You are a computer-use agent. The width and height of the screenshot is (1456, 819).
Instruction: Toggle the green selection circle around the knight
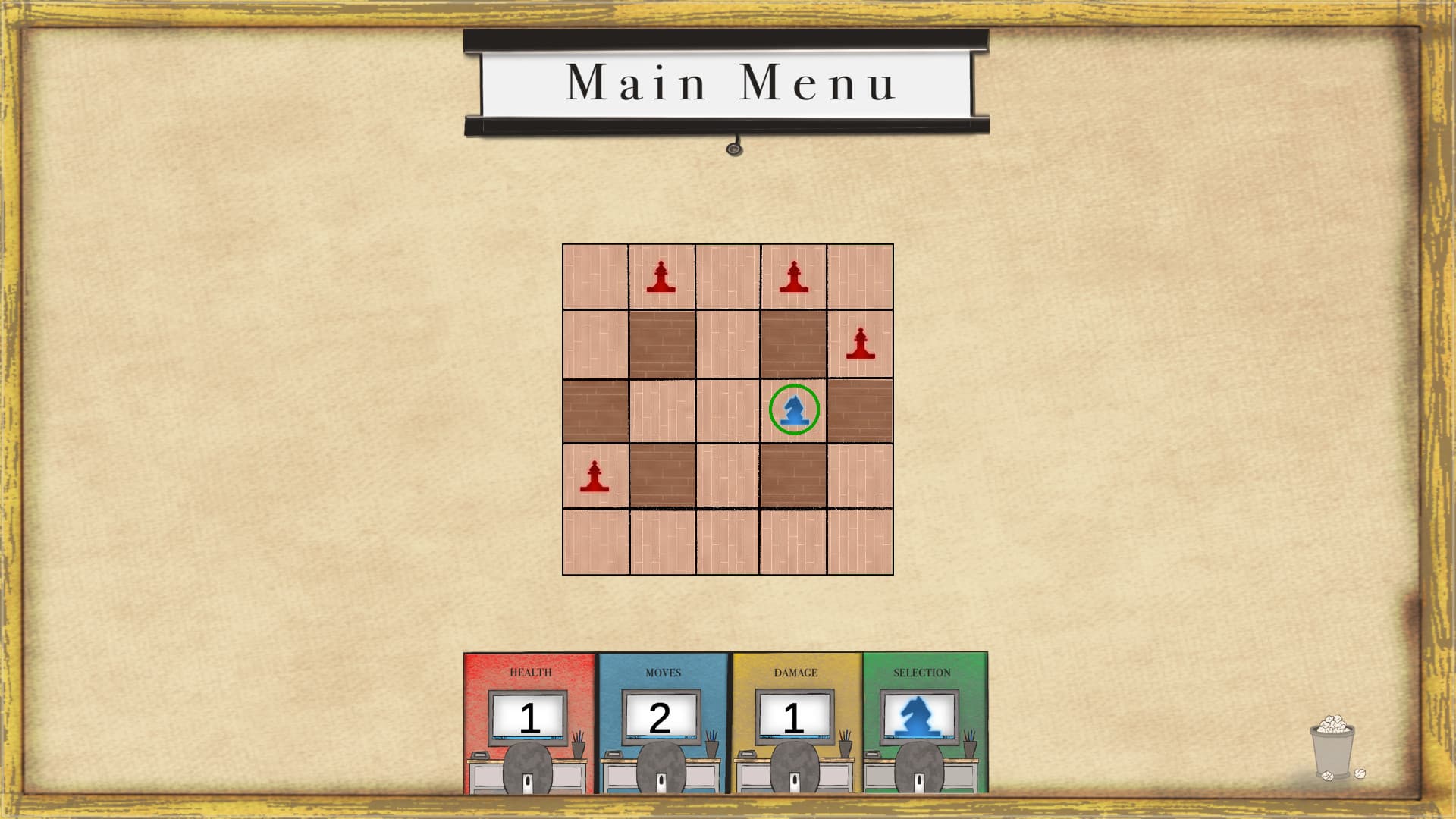tap(794, 409)
